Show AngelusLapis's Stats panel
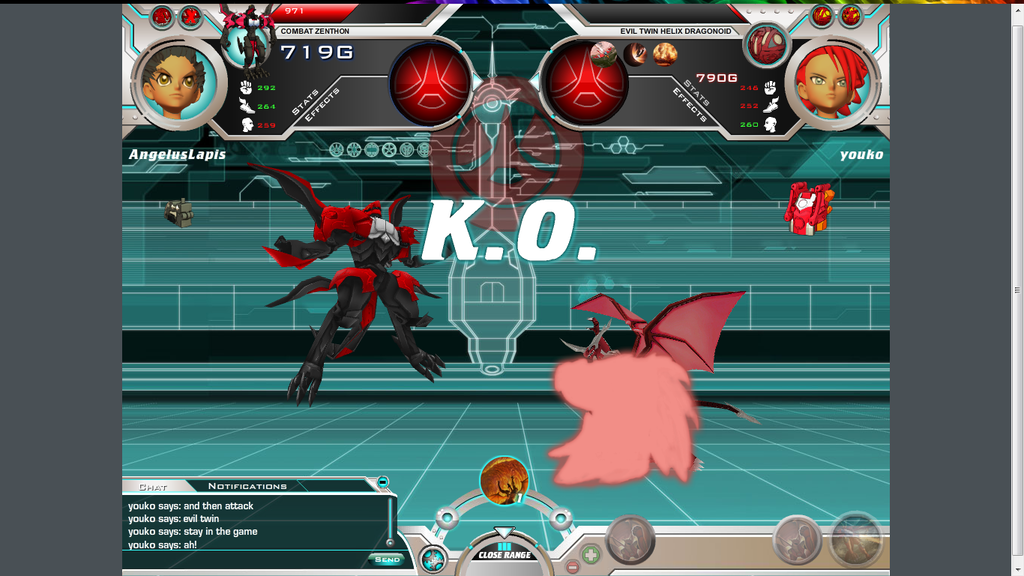Screen dimensions: 1024x576 303,101
